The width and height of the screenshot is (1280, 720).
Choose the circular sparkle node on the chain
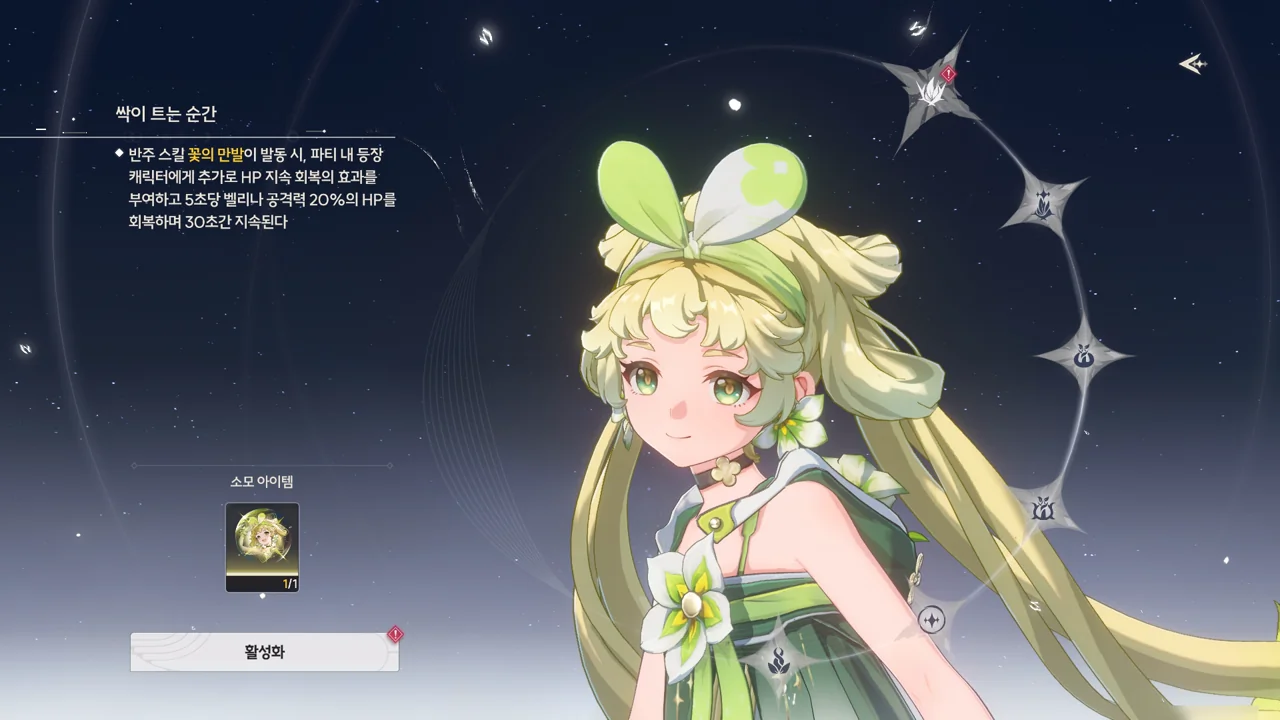click(x=931, y=620)
